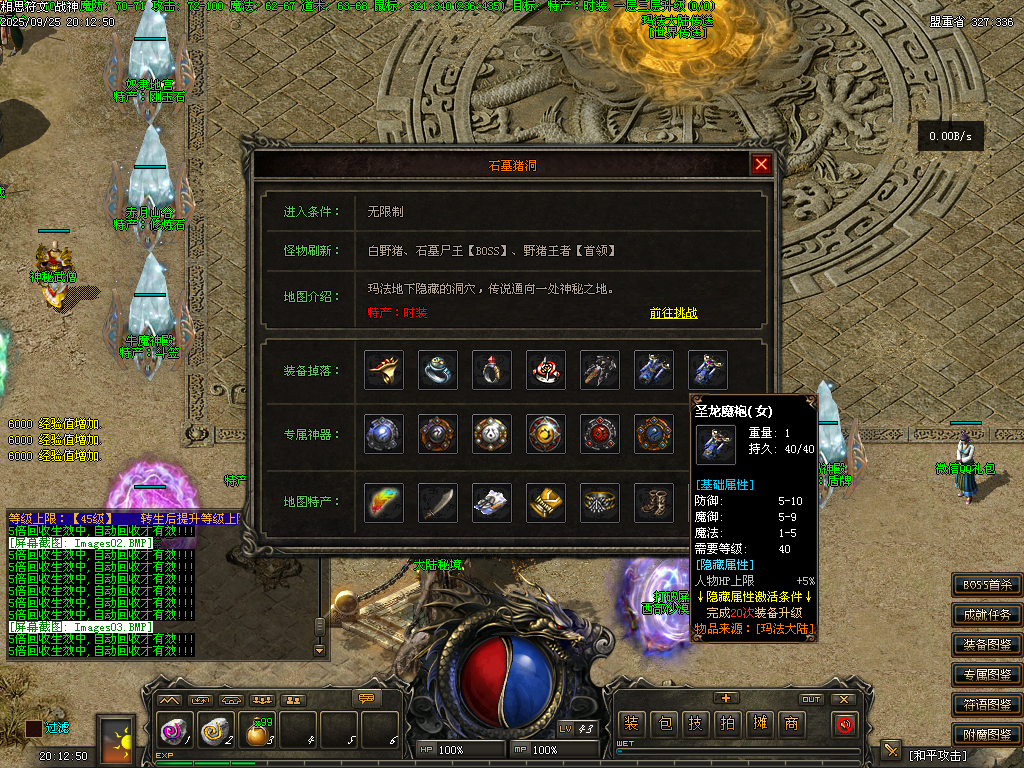Viewport: 1024px width, 768px height.
Task: Show the 装备图鉴 equipment codex
Action: [x=987, y=645]
